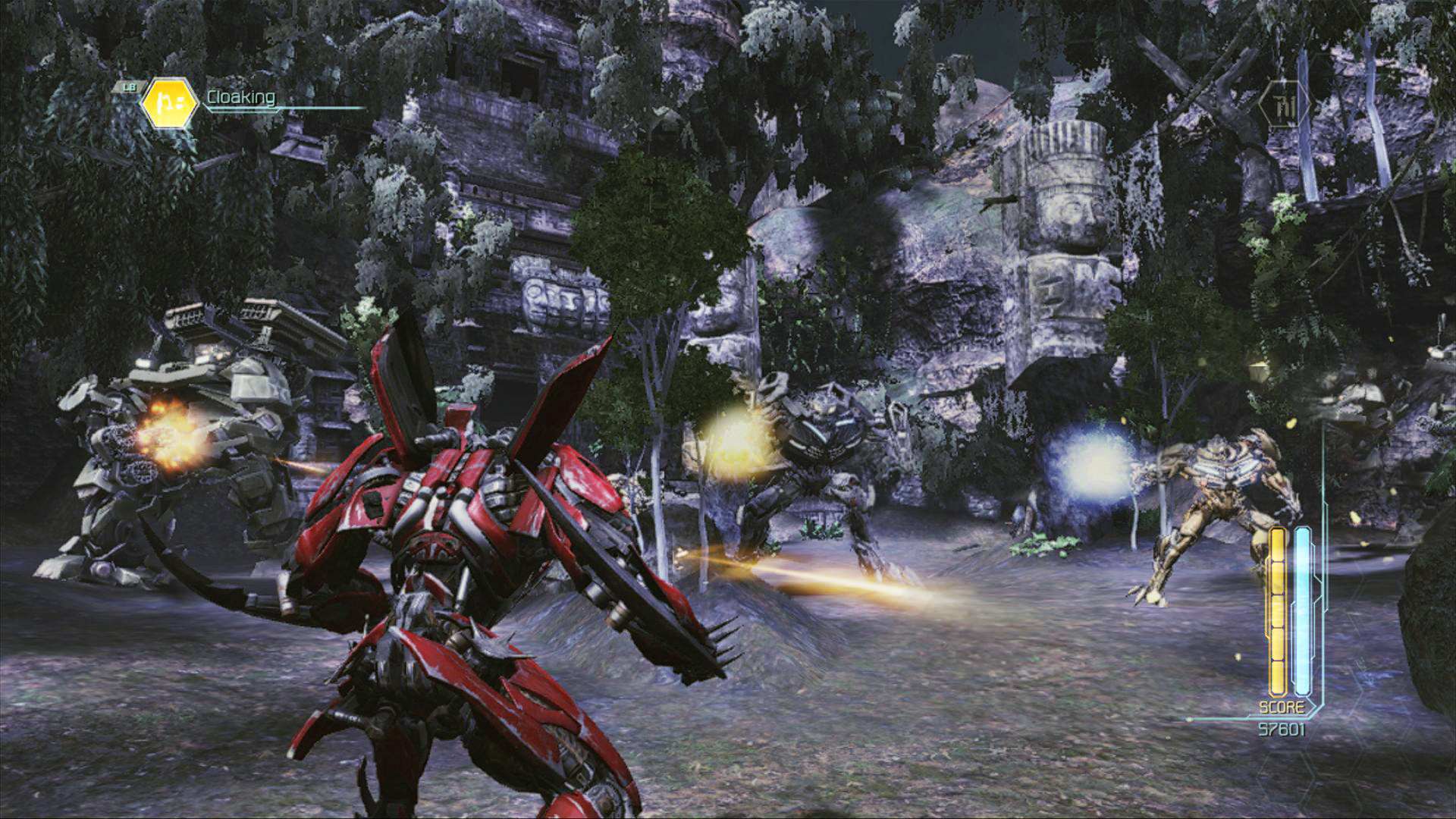
Task: Click the blue health meter bar
Action: coord(1301,607)
